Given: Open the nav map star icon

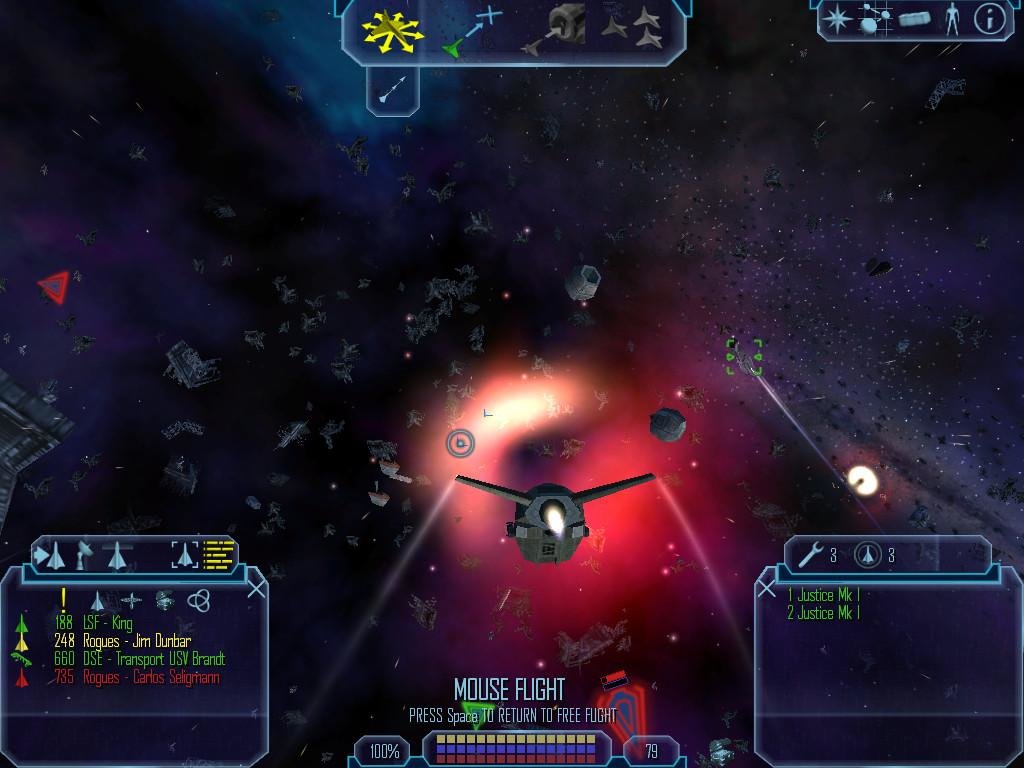Looking at the screenshot, I should [837, 18].
